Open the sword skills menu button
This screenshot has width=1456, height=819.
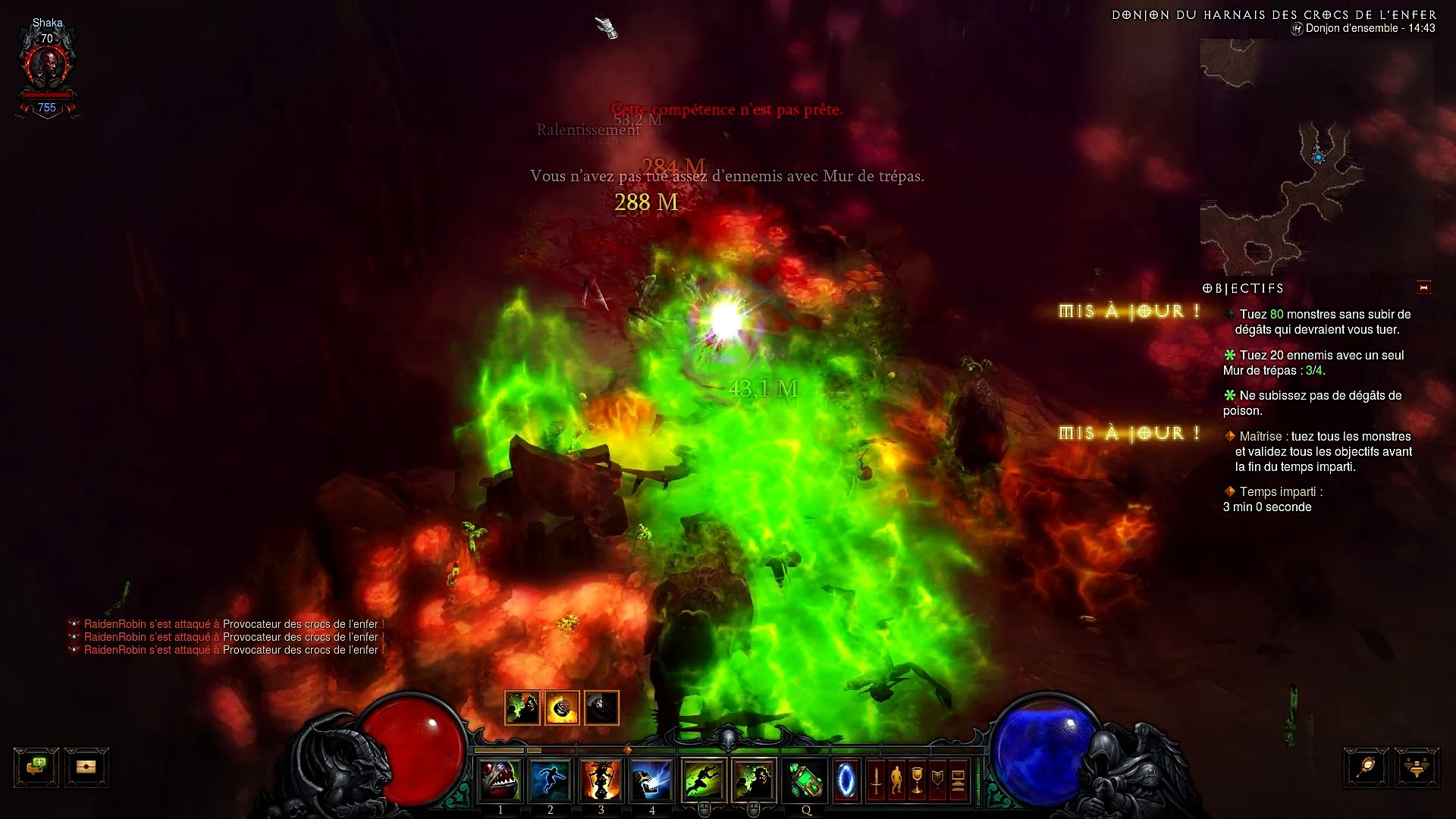[876, 780]
